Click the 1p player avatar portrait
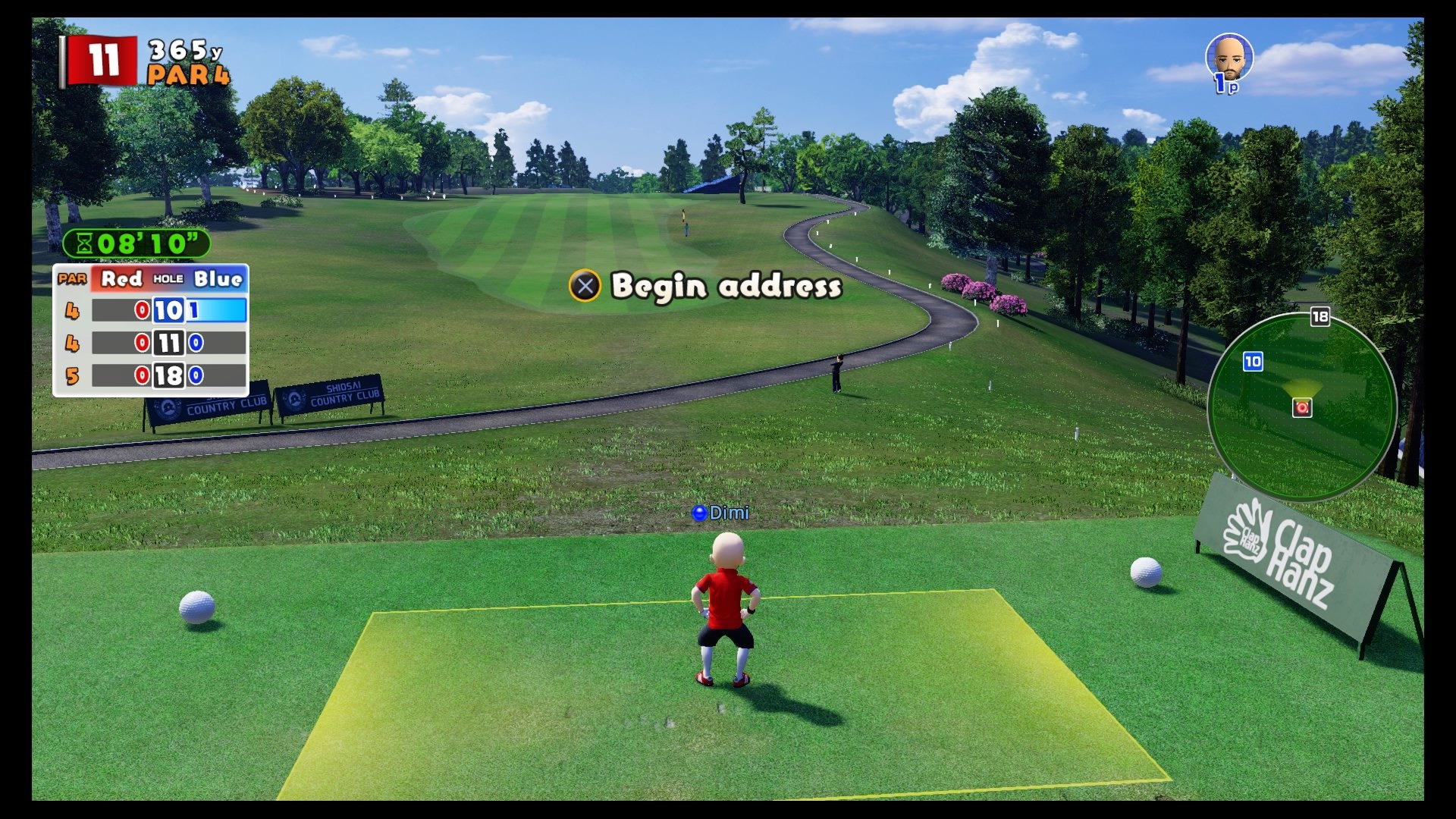Viewport: 1456px width, 819px height. tap(1228, 57)
